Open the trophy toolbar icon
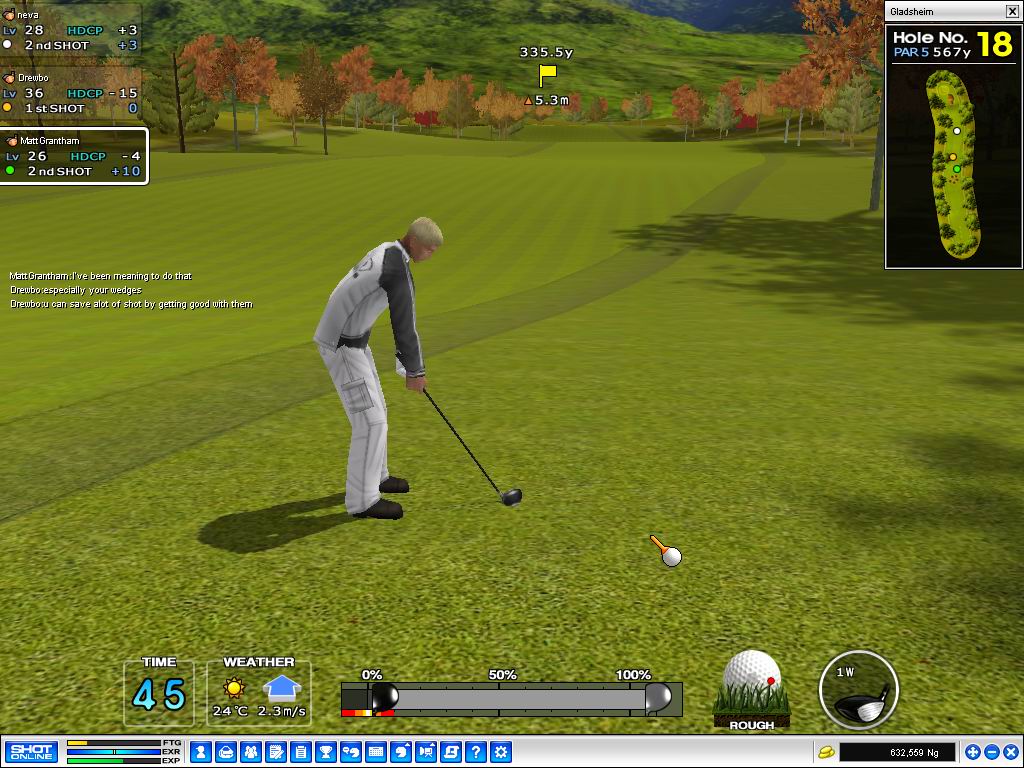The height and width of the screenshot is (768, 1024). click(x=325, y=751)
